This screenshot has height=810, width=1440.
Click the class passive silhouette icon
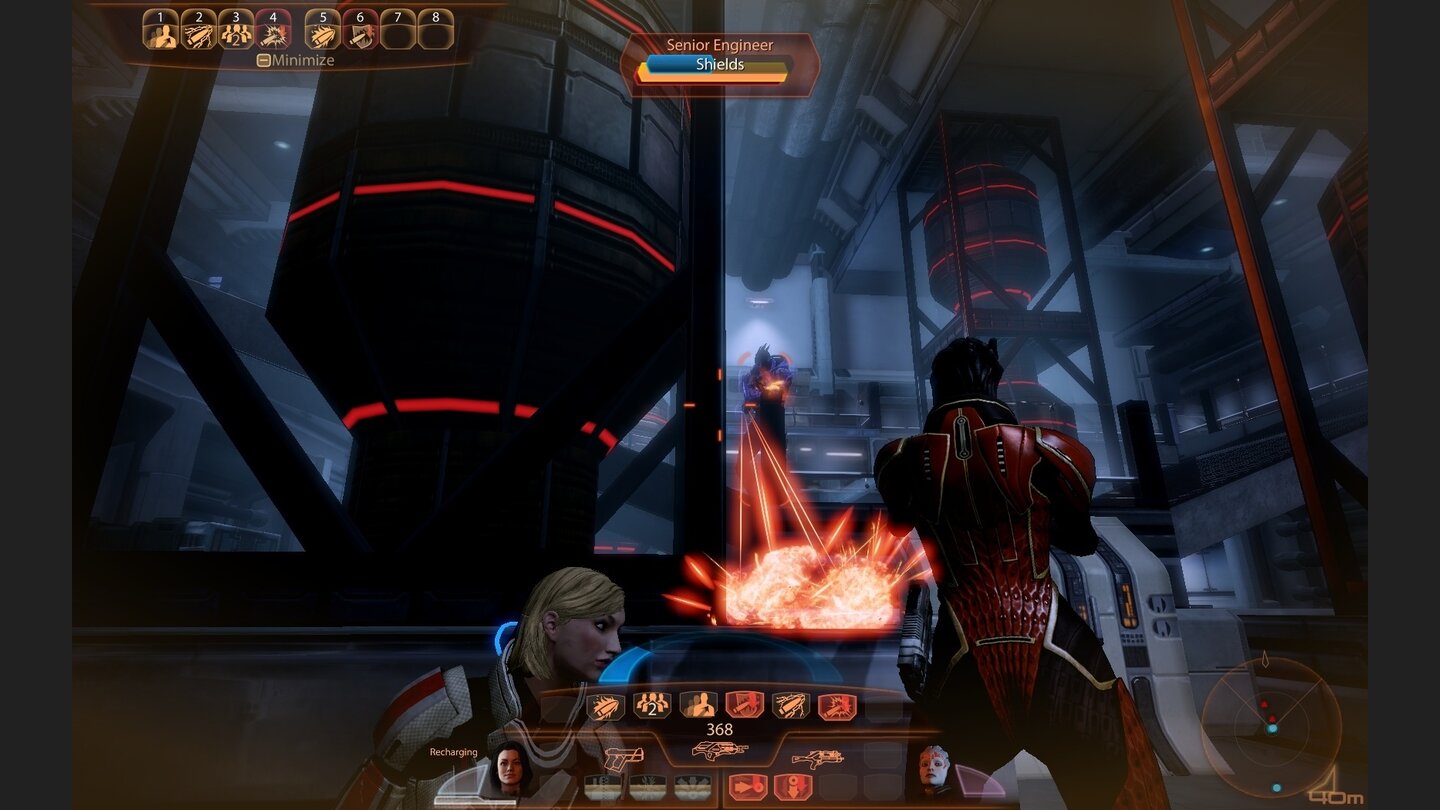pyautogui.click(x=699, y=706)
